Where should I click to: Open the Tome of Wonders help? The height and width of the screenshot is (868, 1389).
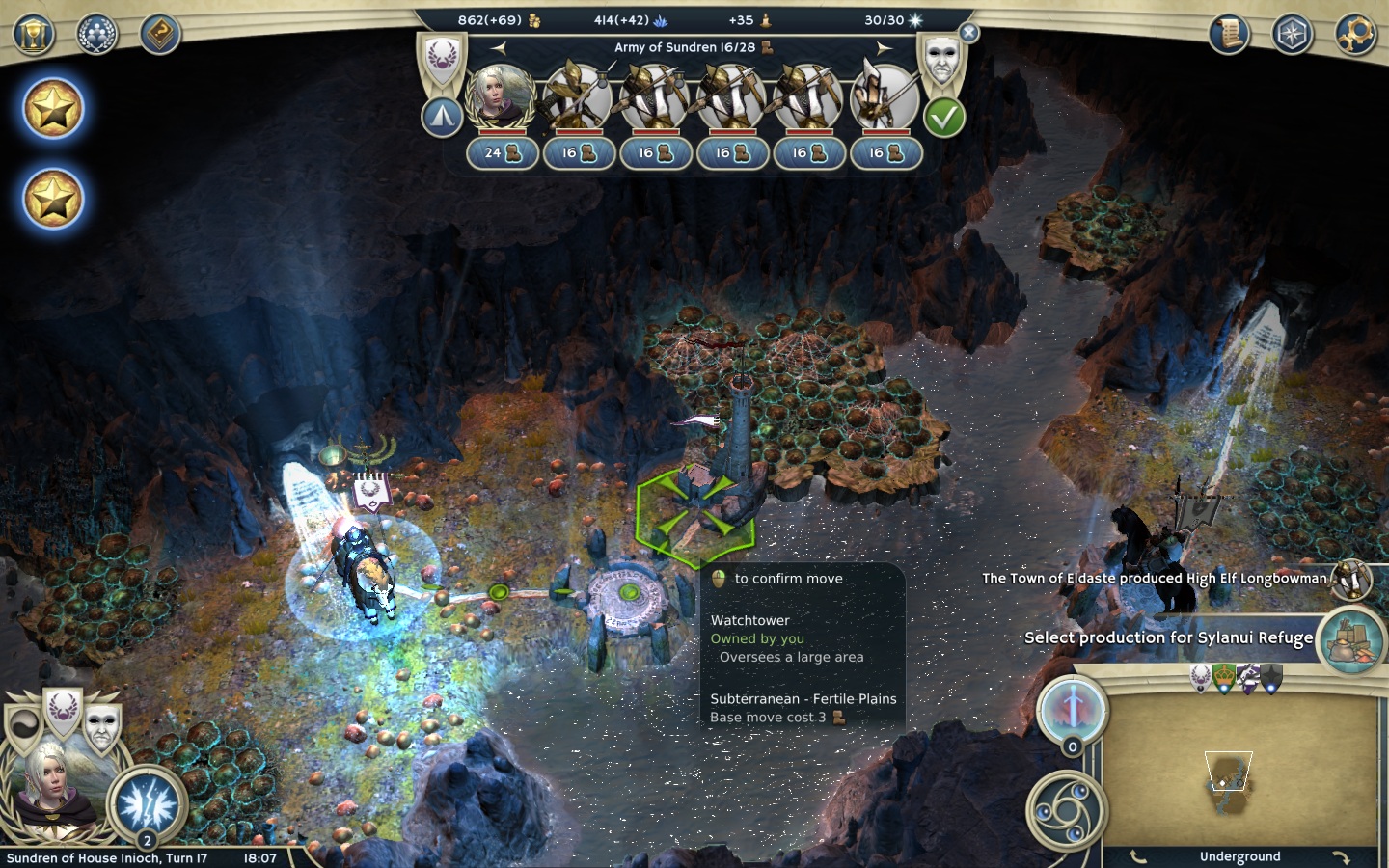(x=160, y=35)
